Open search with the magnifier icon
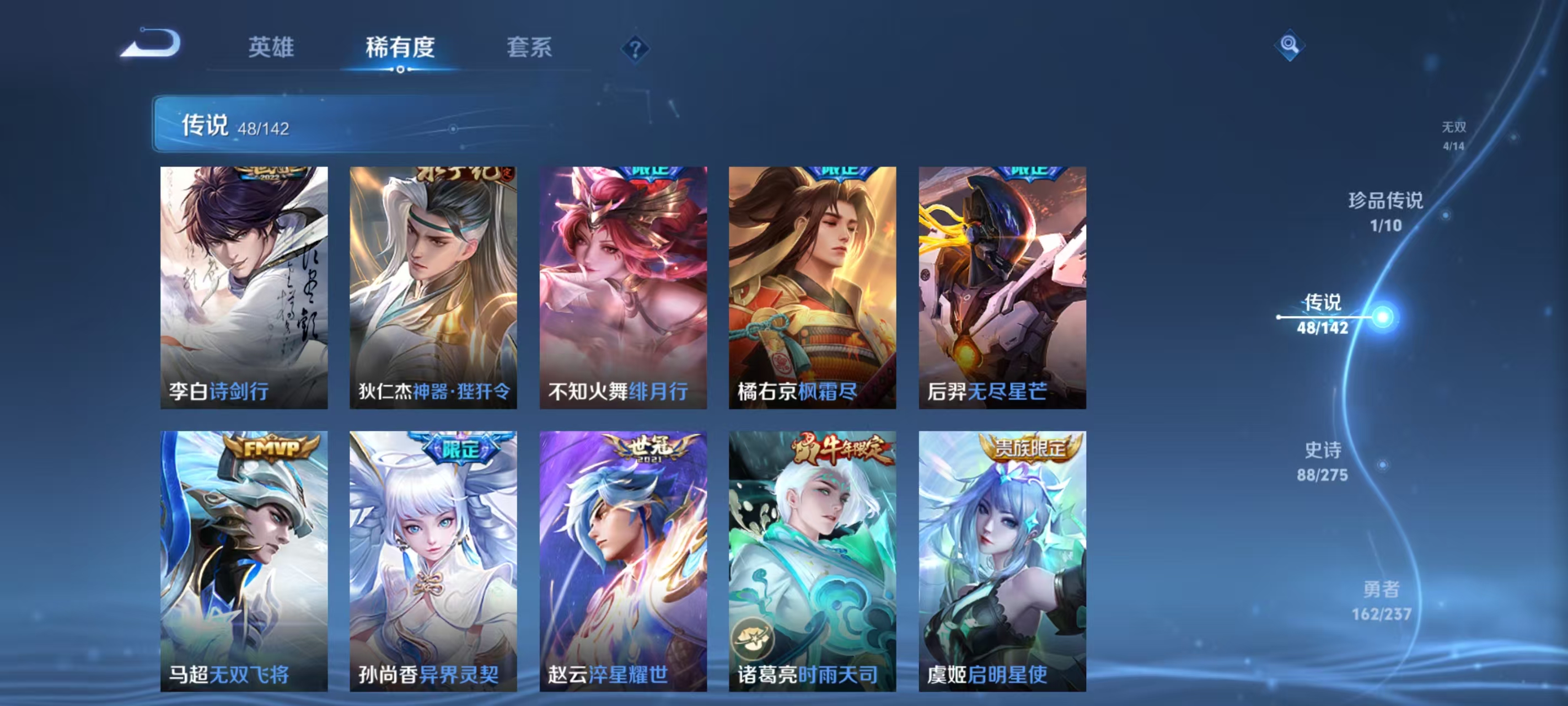 pyautogui.click(x=1290, y=46)
